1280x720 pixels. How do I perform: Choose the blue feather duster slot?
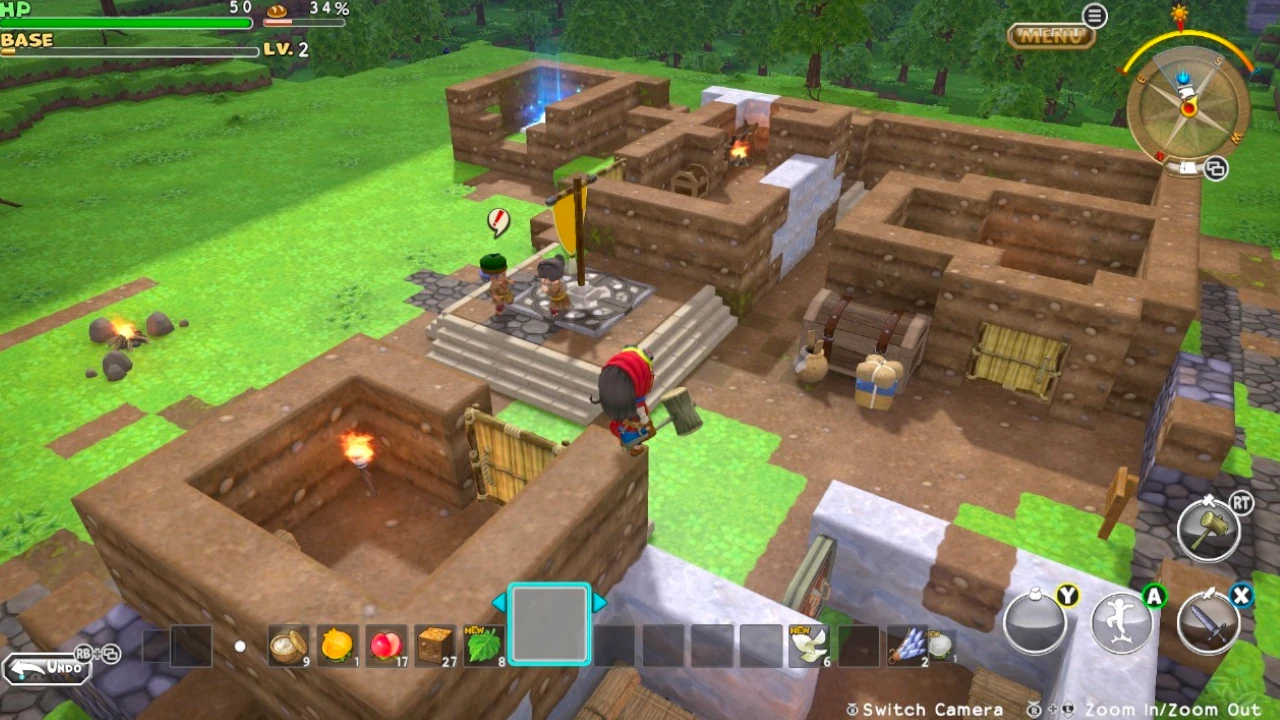(907, 646)
